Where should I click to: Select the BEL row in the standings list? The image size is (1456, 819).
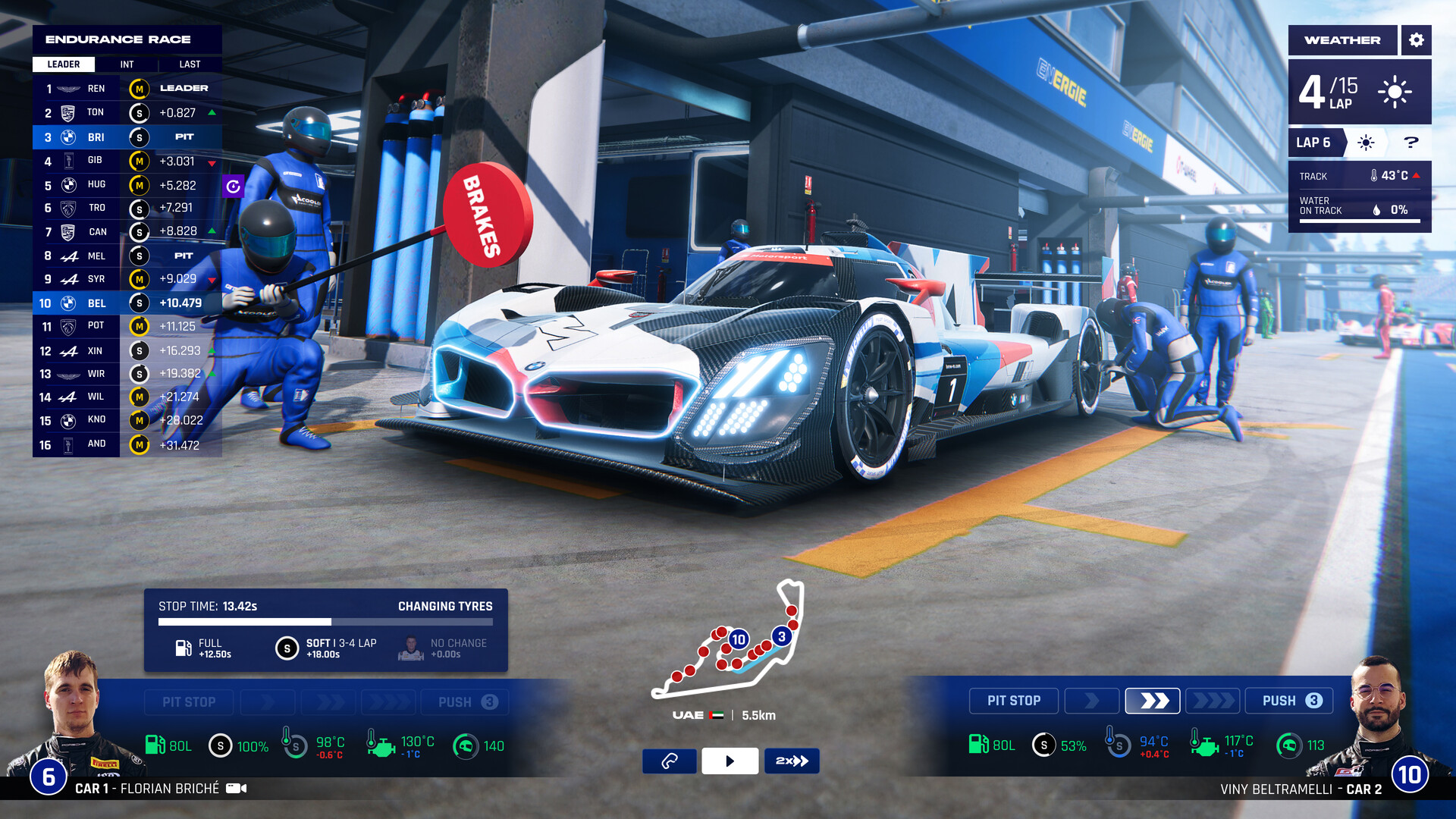(x=126, y=303)
